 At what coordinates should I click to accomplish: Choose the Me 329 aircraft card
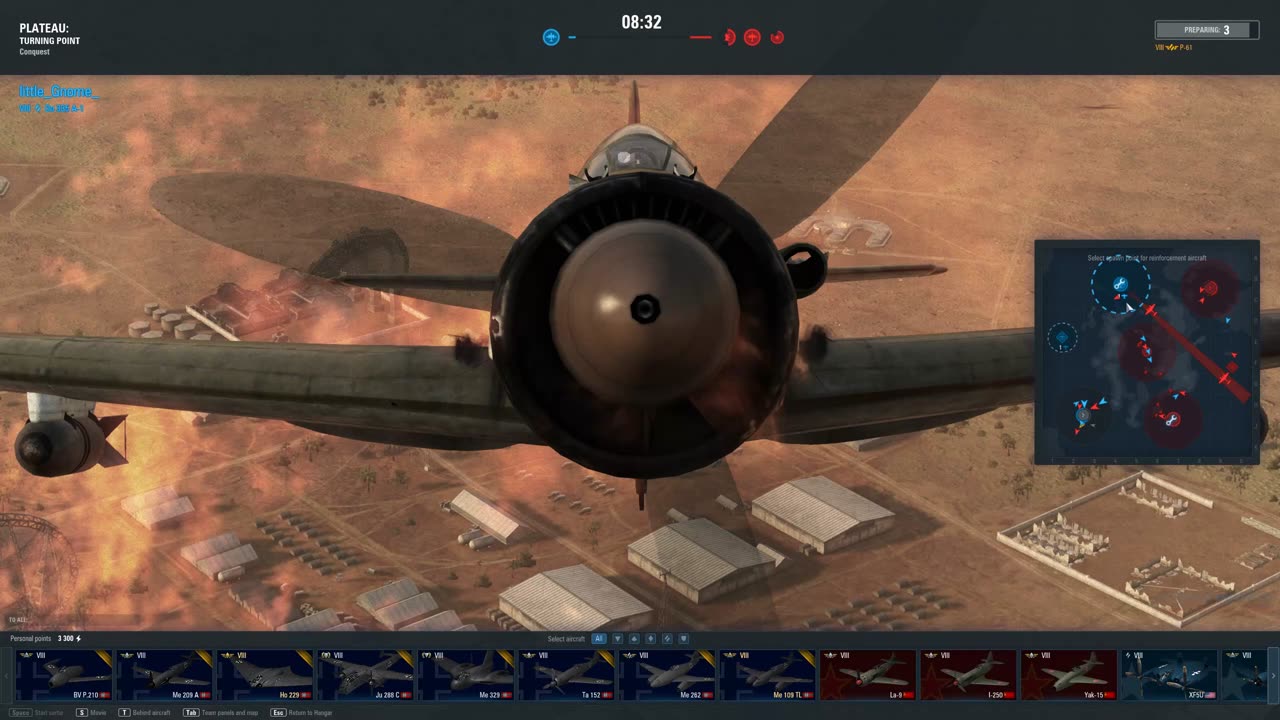click(x=466, y=674)
